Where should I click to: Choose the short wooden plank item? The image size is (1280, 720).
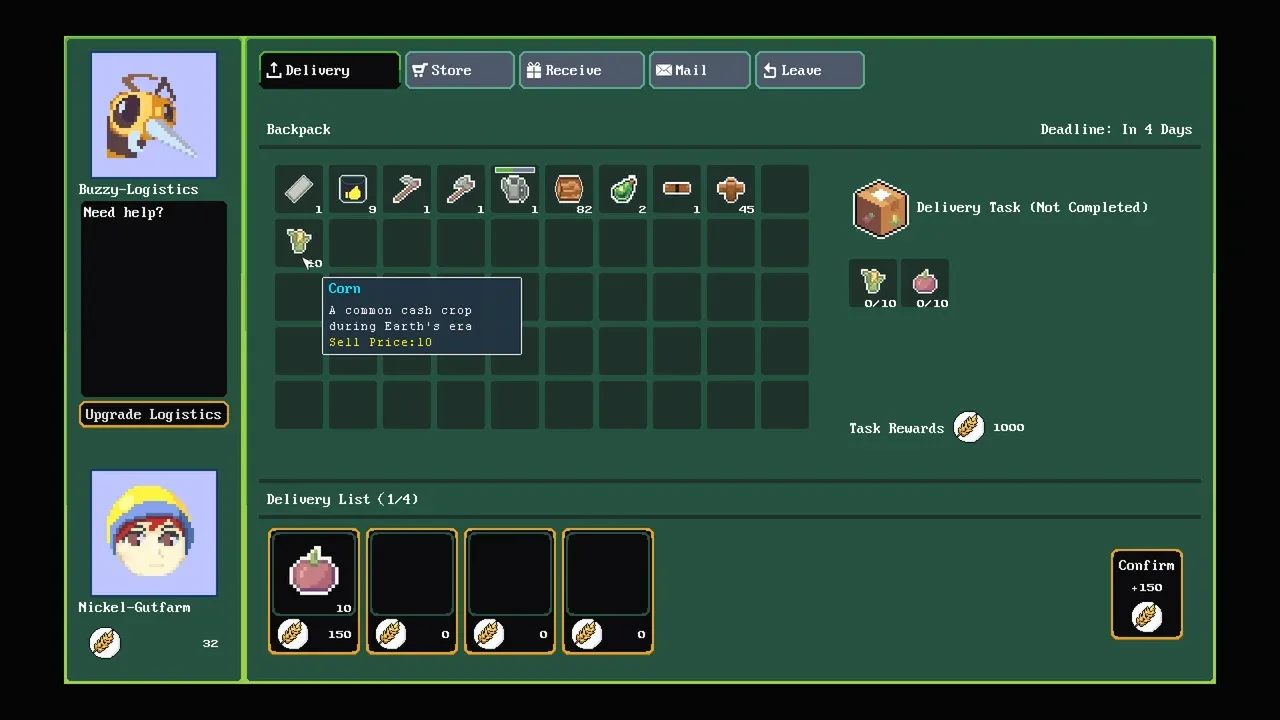pos(677,189)
